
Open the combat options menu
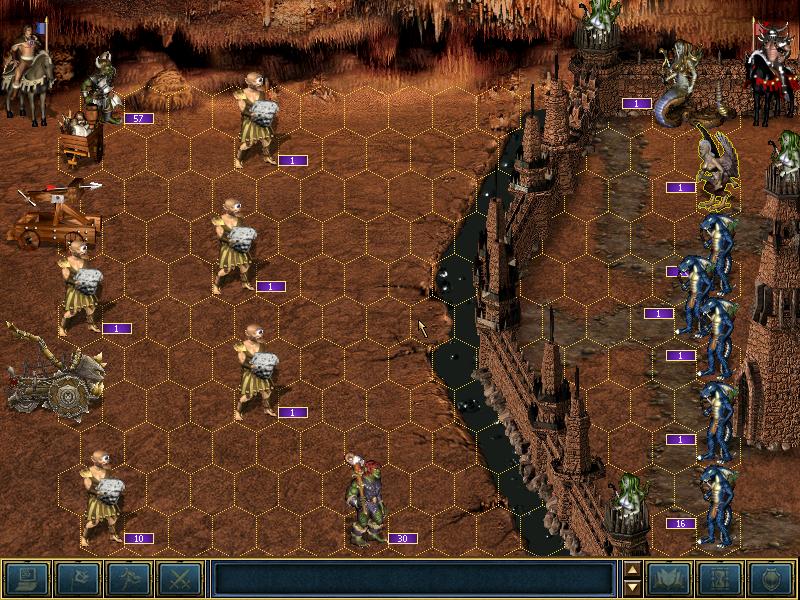point(27,579)
